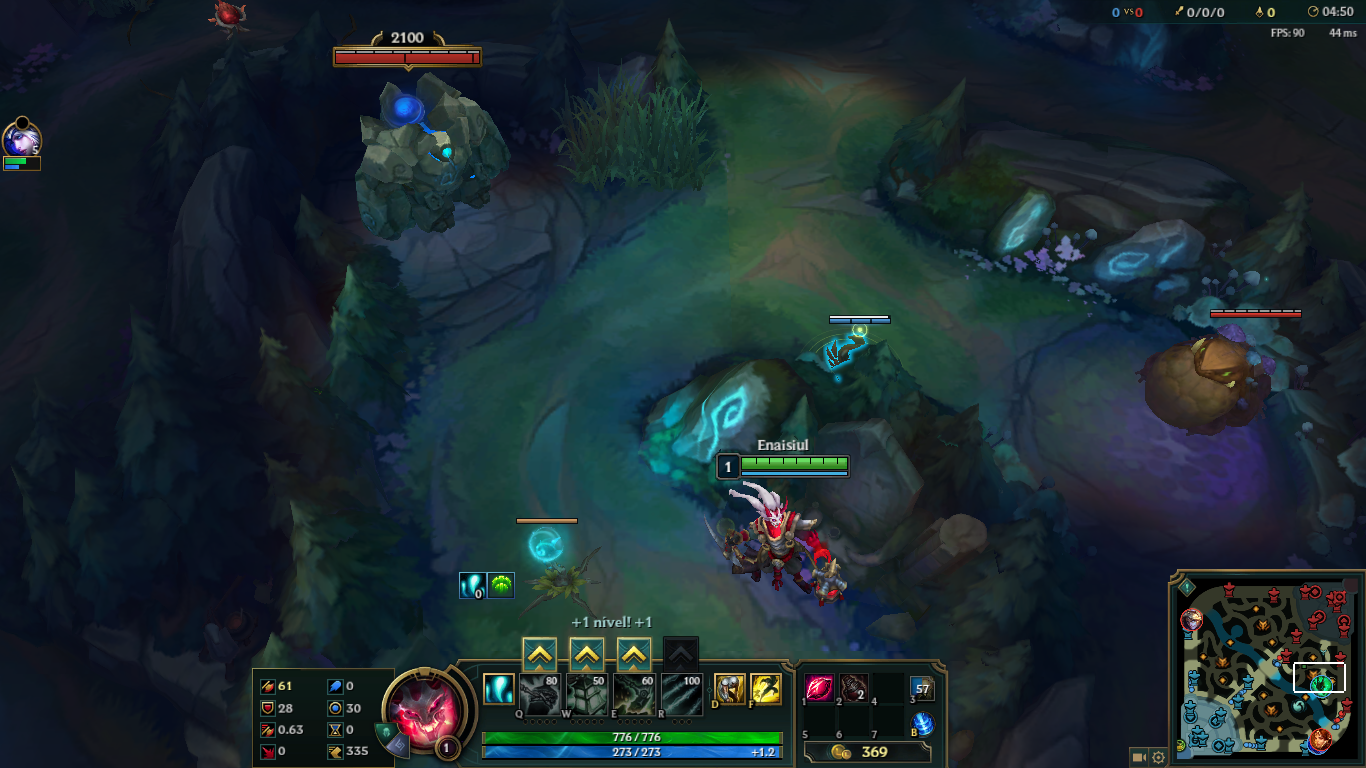Image resolution: width=1366 pixels, height=768 pixels.
Task: Level up W using its golden arrow
Action: pos(585,654)
